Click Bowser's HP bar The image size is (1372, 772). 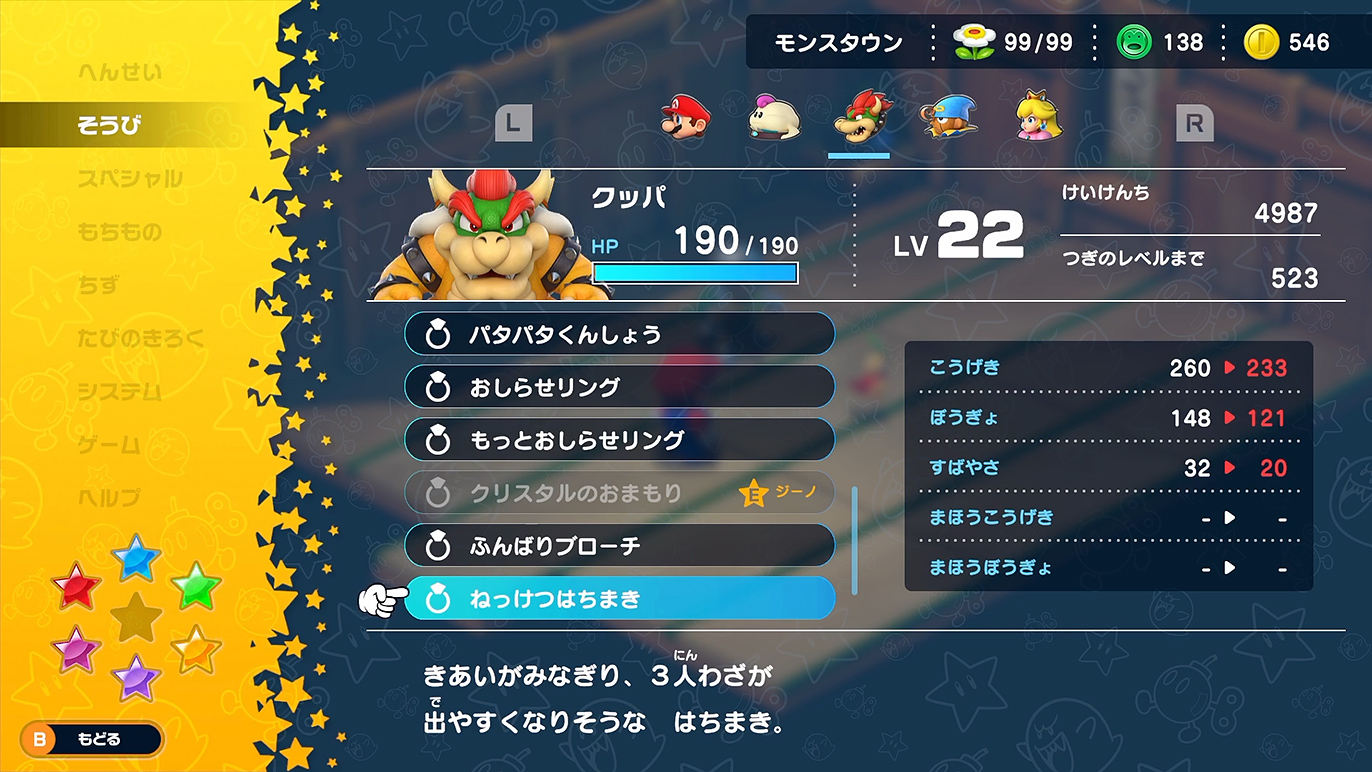click(x=694, y=272)
